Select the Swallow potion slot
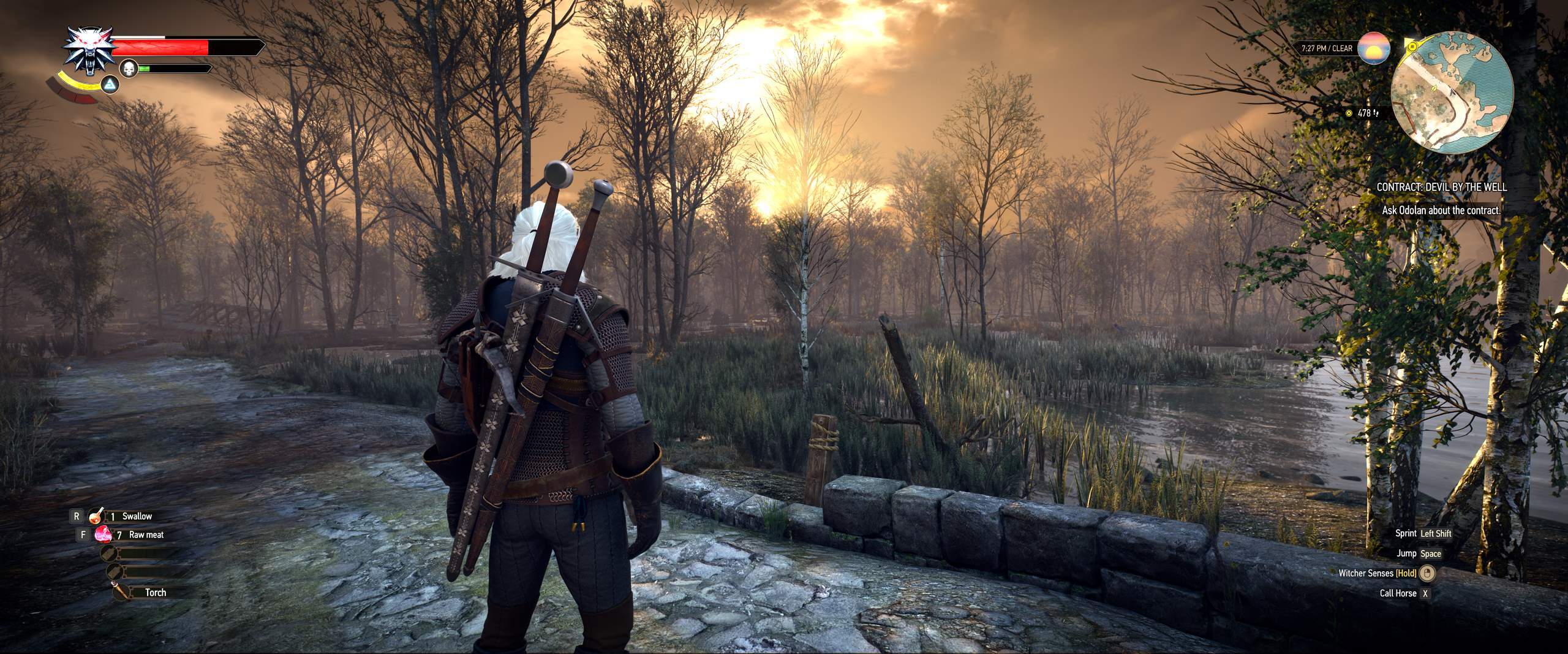 click(x=129, y=516)
